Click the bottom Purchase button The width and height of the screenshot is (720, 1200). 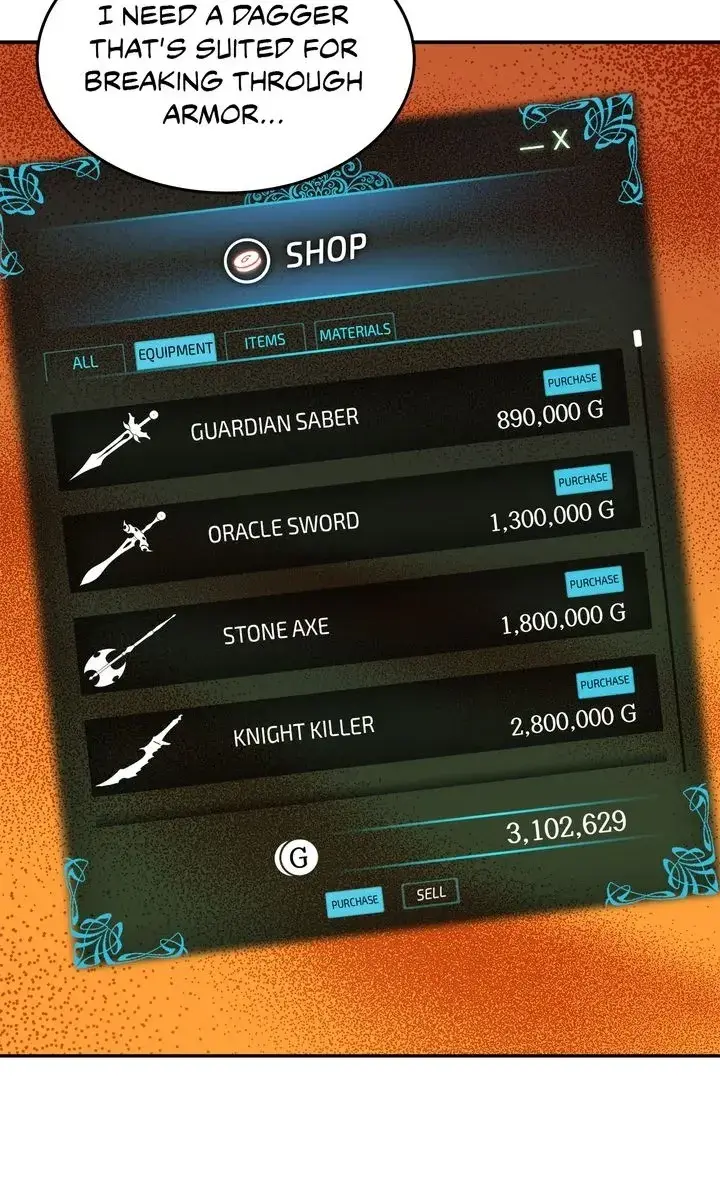point(355,902)
